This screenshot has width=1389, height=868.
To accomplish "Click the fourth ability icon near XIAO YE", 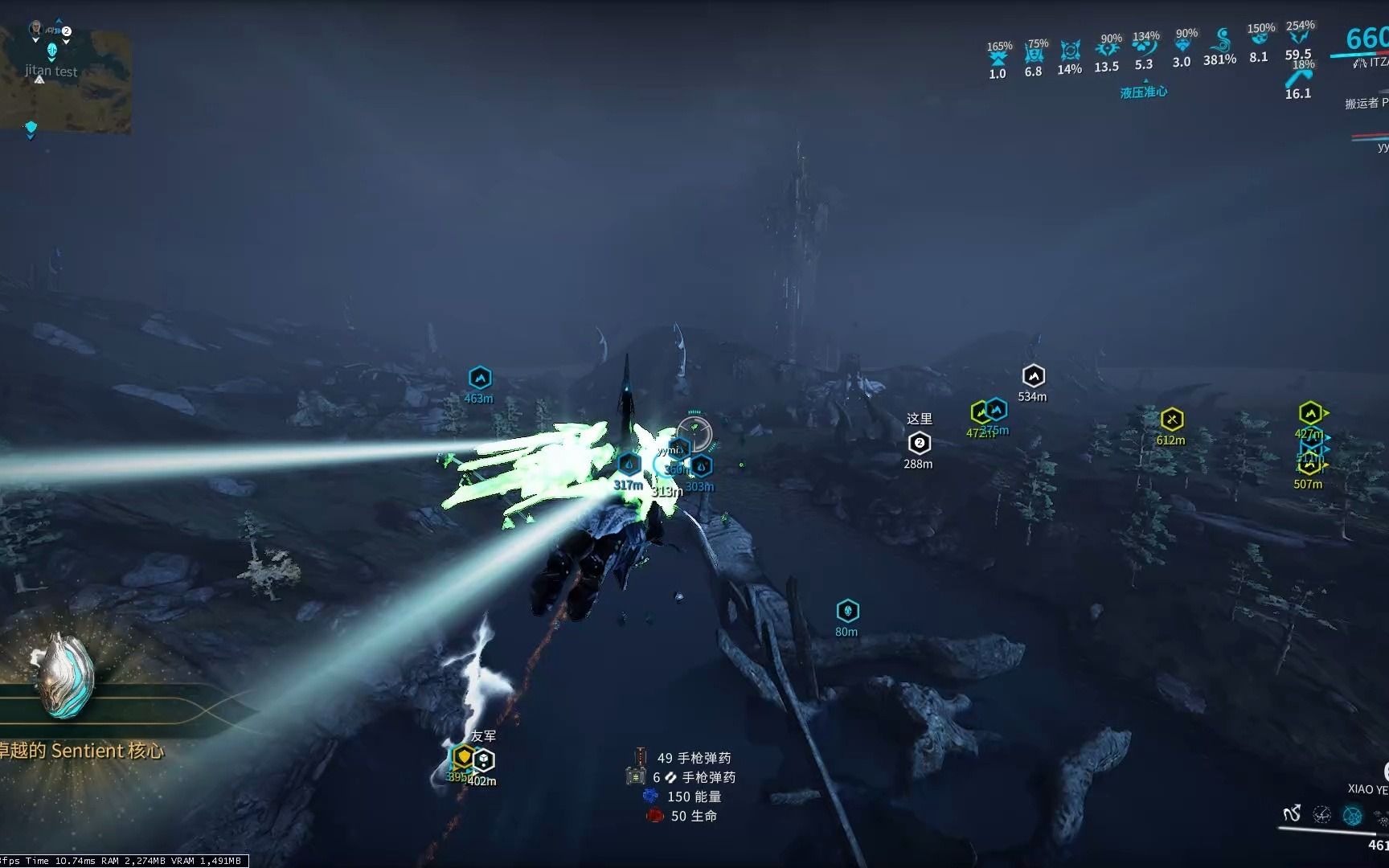I will 1383,814.
